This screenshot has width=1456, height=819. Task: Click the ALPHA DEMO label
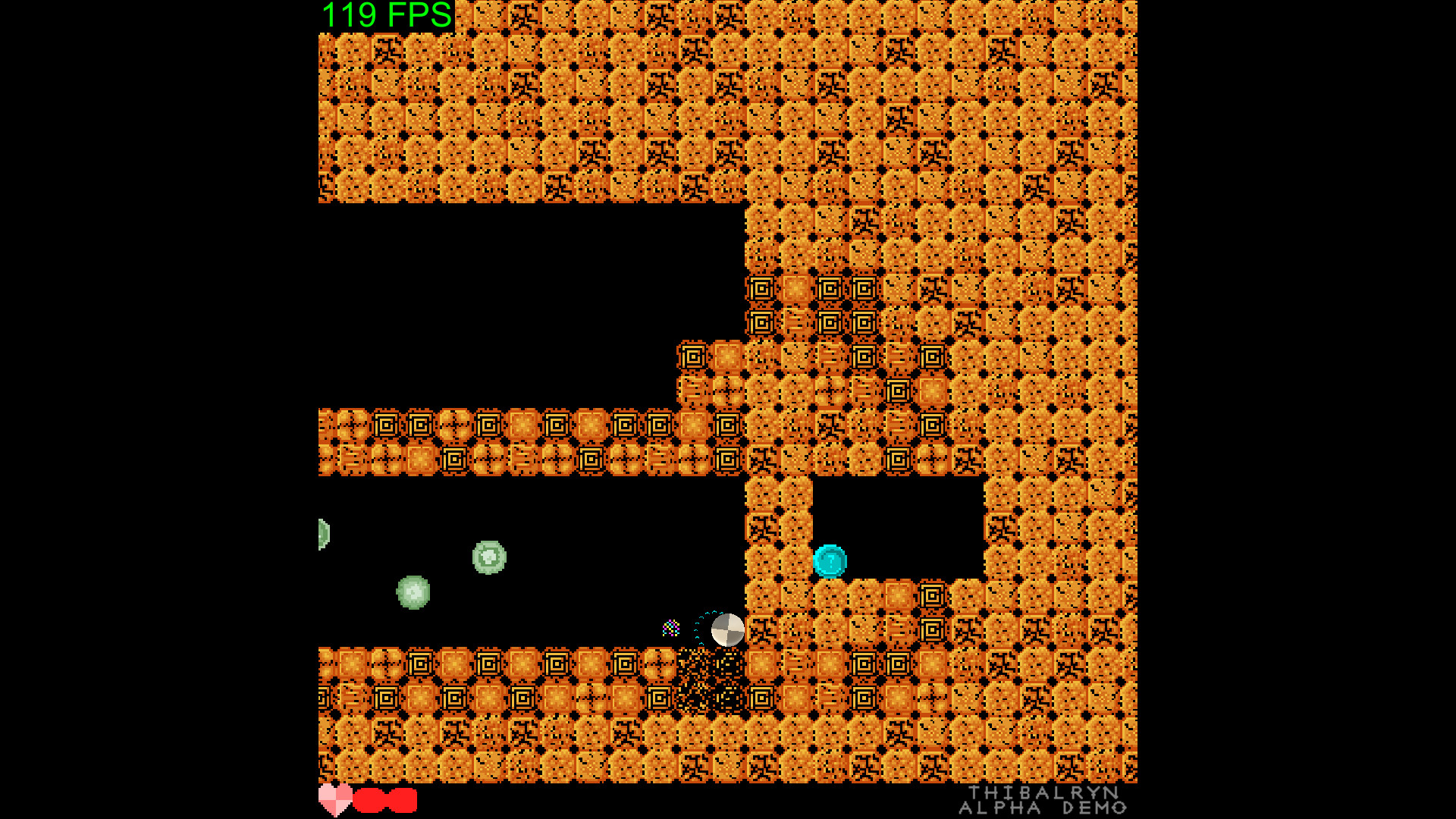(1042, 808)
